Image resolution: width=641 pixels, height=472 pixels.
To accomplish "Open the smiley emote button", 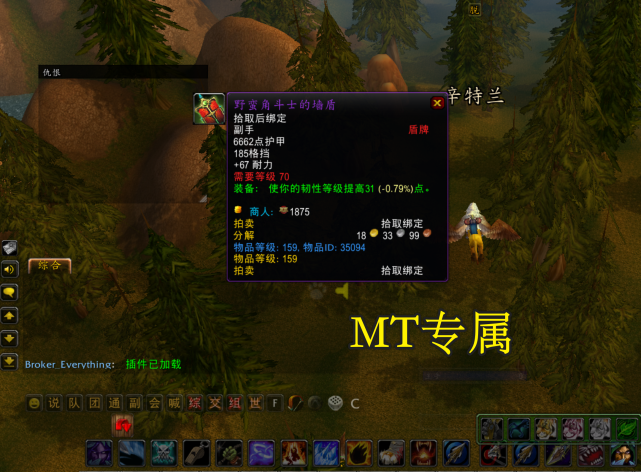I will pyautogui.click(x=35, y=403).
